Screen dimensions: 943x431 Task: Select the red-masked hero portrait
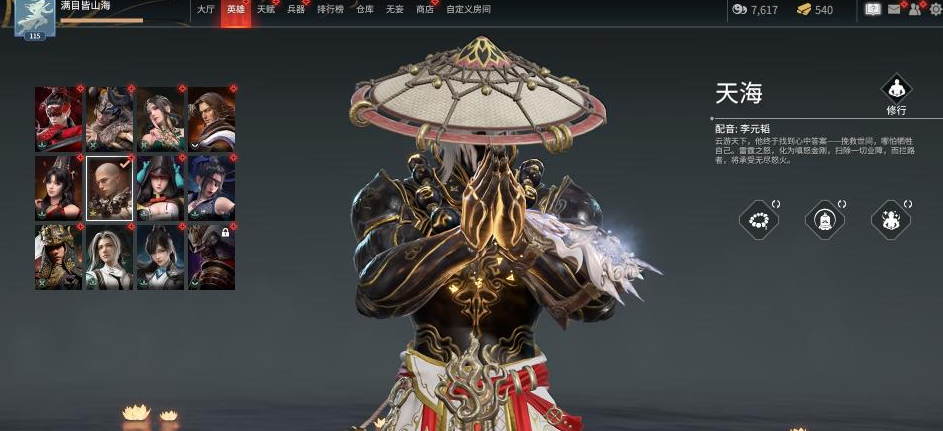[x=59, y=119]
